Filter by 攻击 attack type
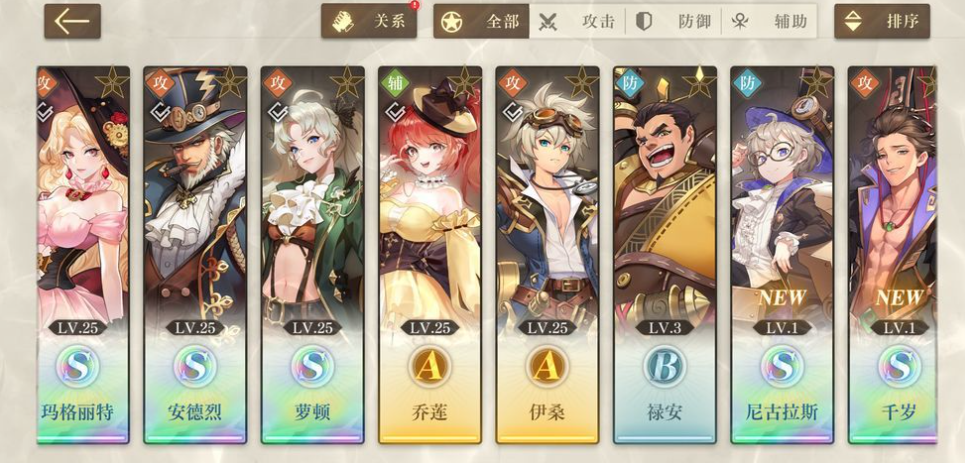This screenshot has height=463, width=965. pyautogui.click(x=577, y=21)
